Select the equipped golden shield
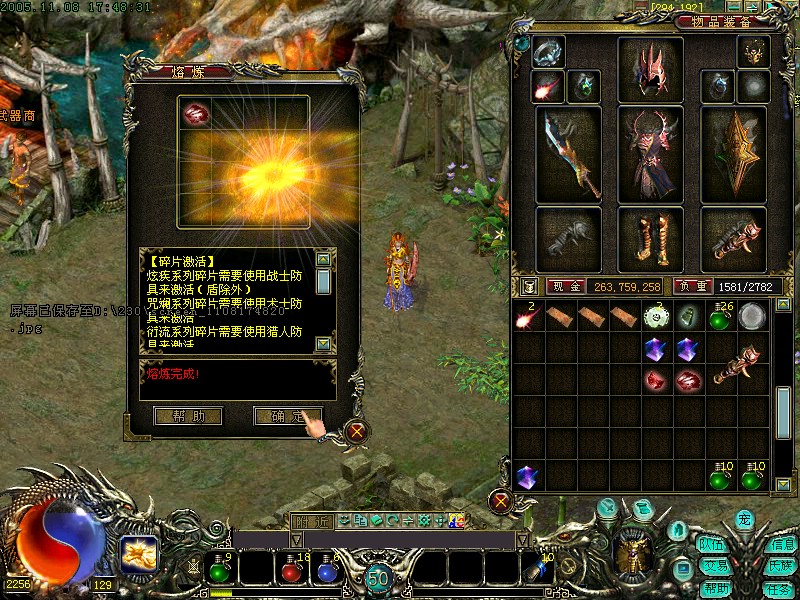Screen dimensions: 800x600 (x=733, y=155)
